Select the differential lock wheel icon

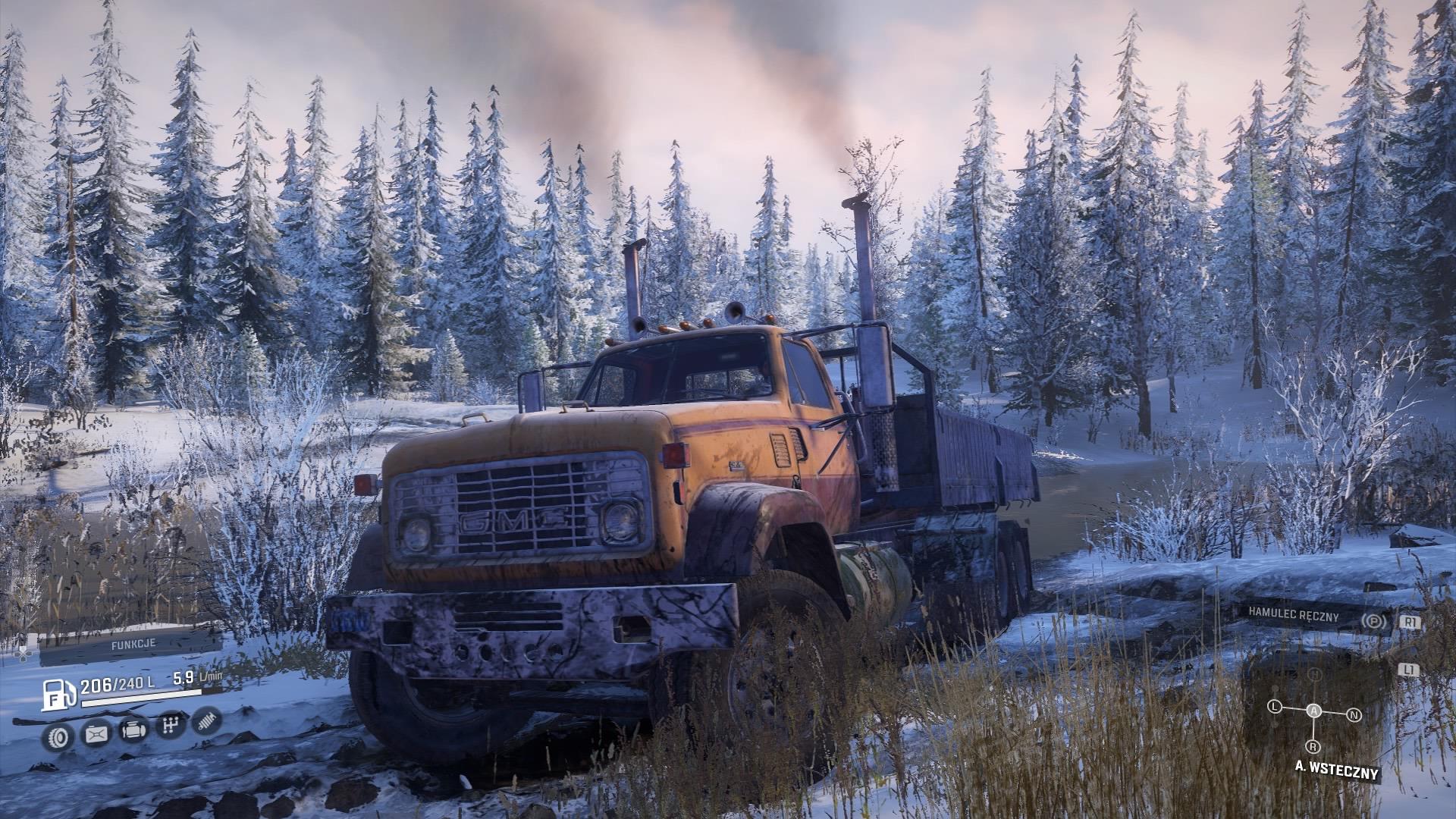(x=58, y=736)
